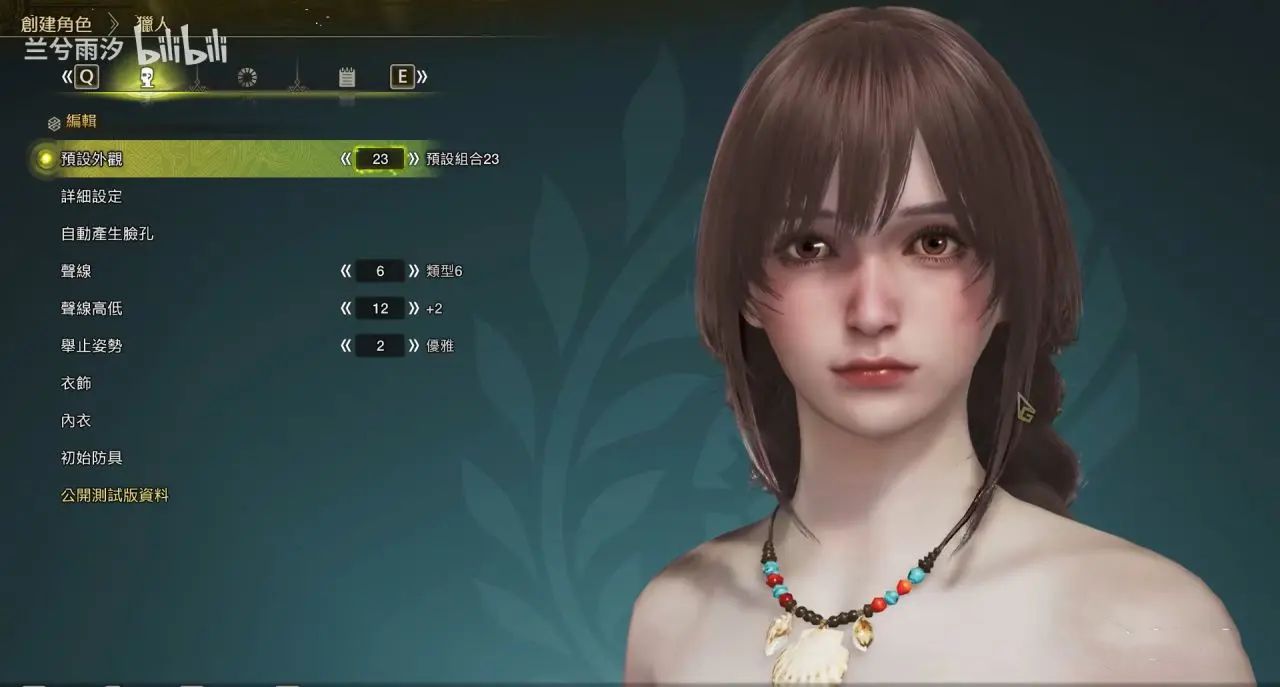This screenshot has width=1280, height=687.
Task: Choose 自動產生臉孔 auto-generate face
Action: (x=107, y=234)
